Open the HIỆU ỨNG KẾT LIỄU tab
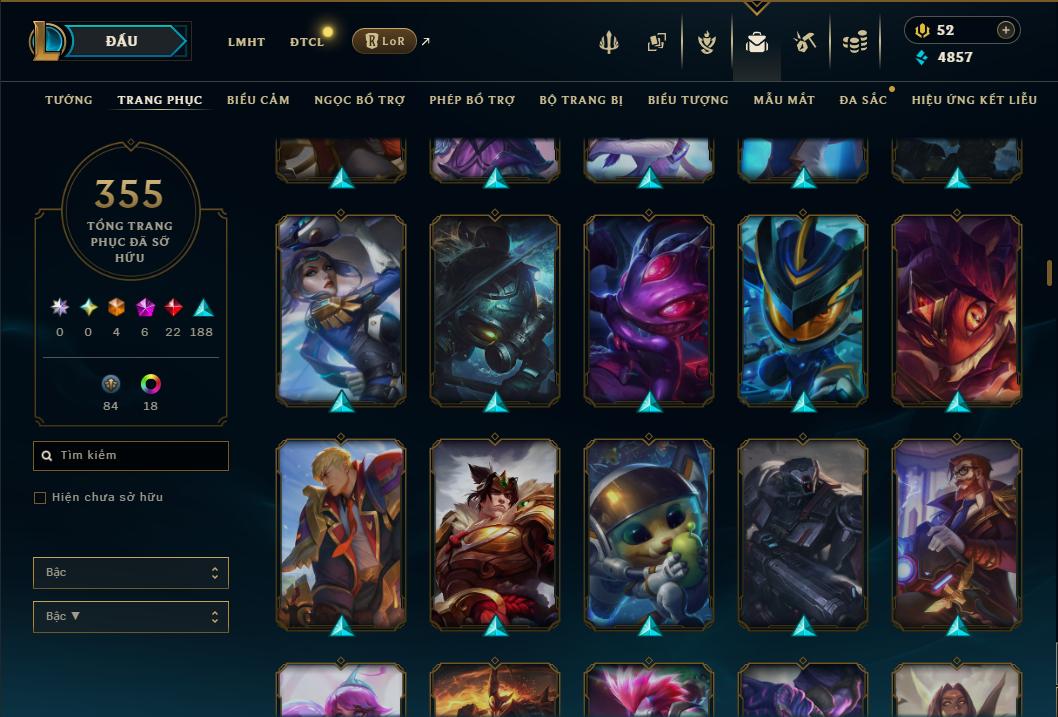The height and width of the screenshot is (717, 1058). click(973, 100)
